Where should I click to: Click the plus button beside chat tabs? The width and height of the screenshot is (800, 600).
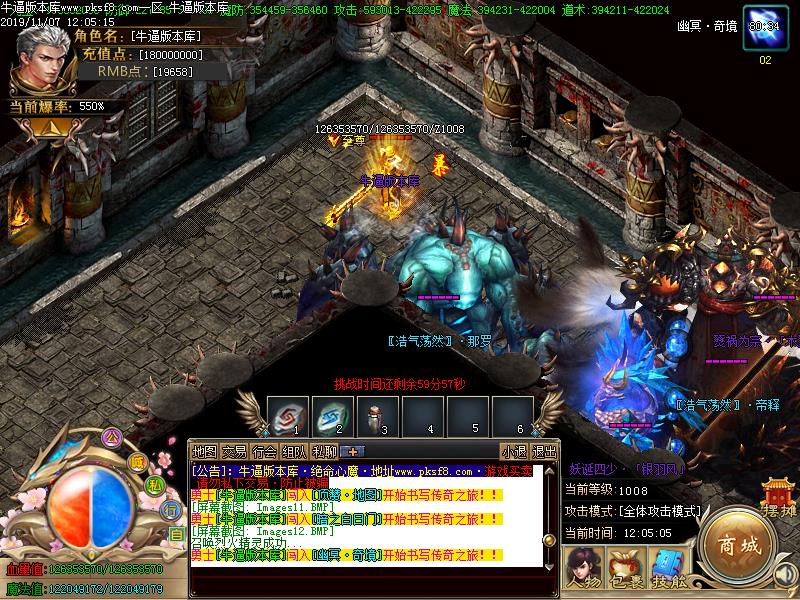[x=353, y=451]
